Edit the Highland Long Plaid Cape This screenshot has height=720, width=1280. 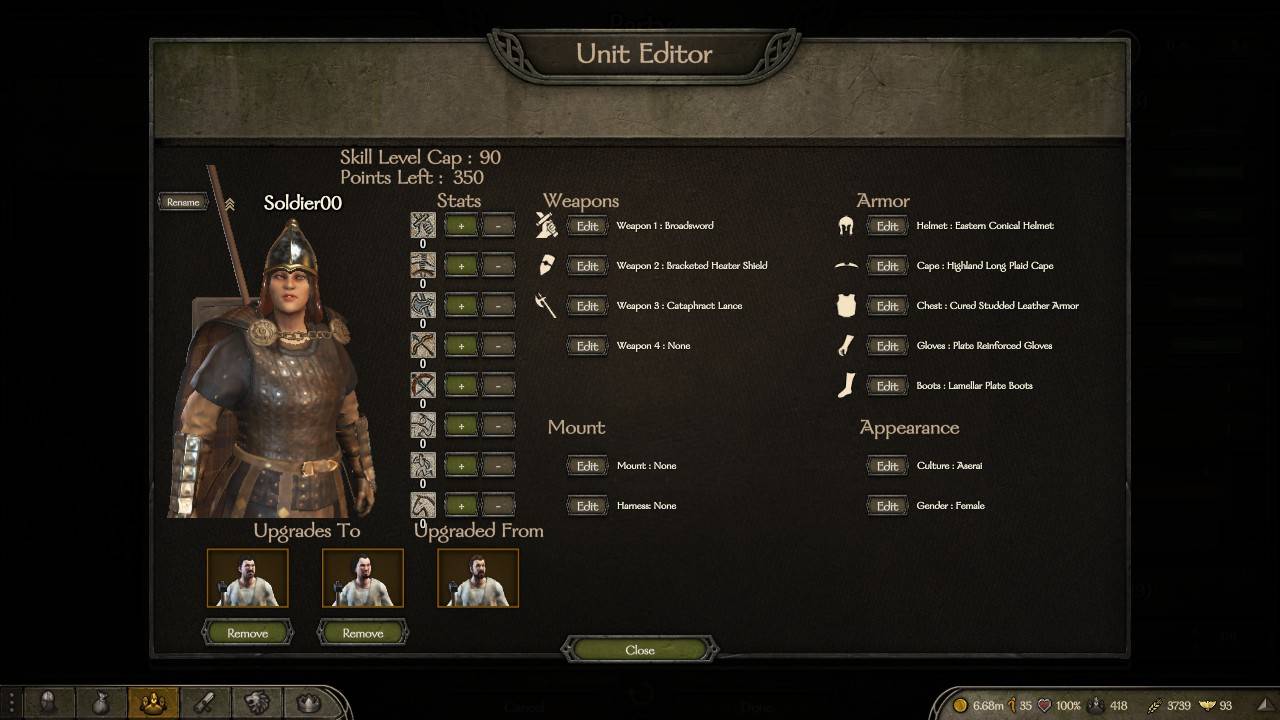(x=887, y=266)
